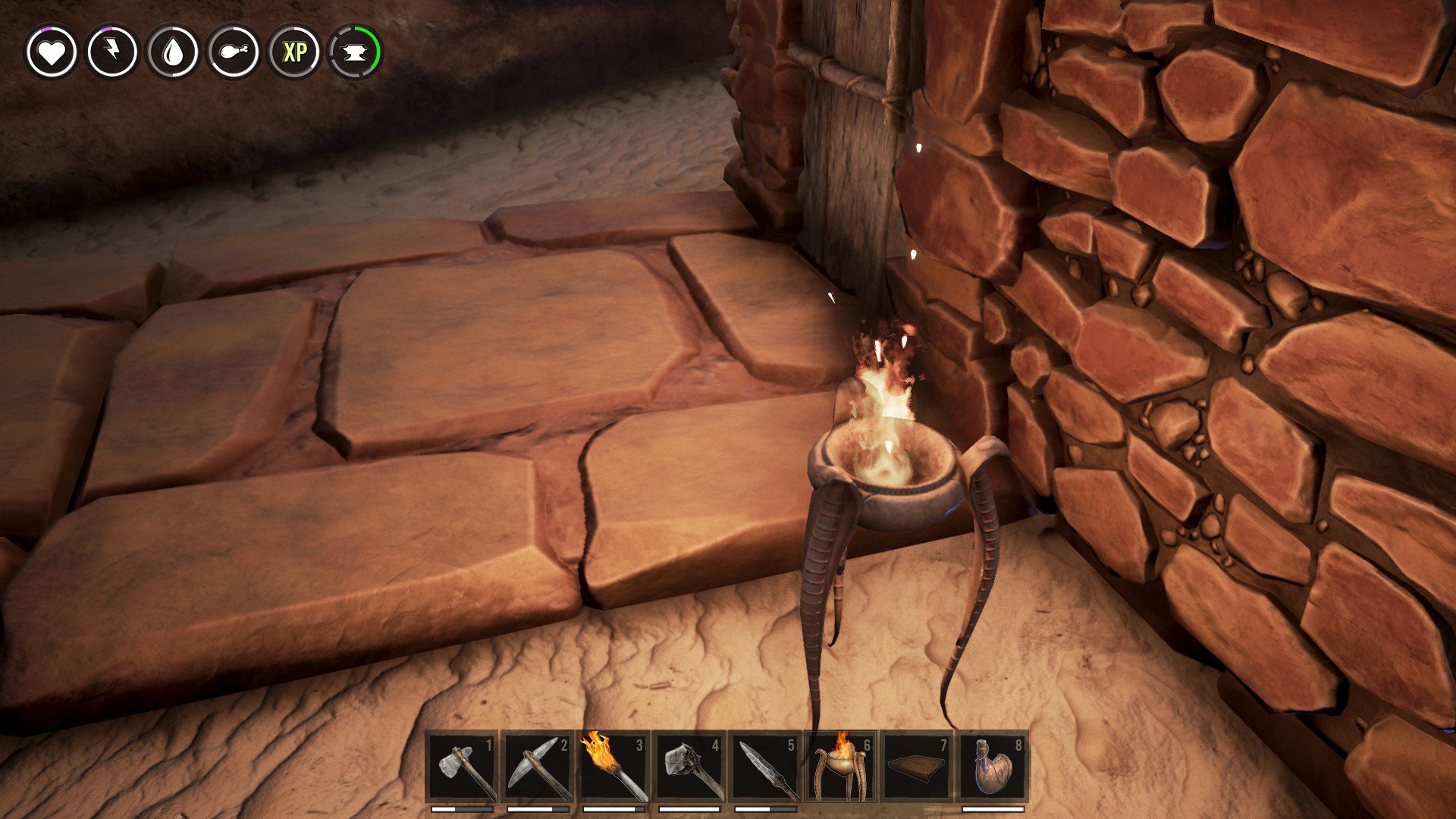Select the stone hammer in slot 4
Viewport: 1456px width, 819px height.
point(690,767)
